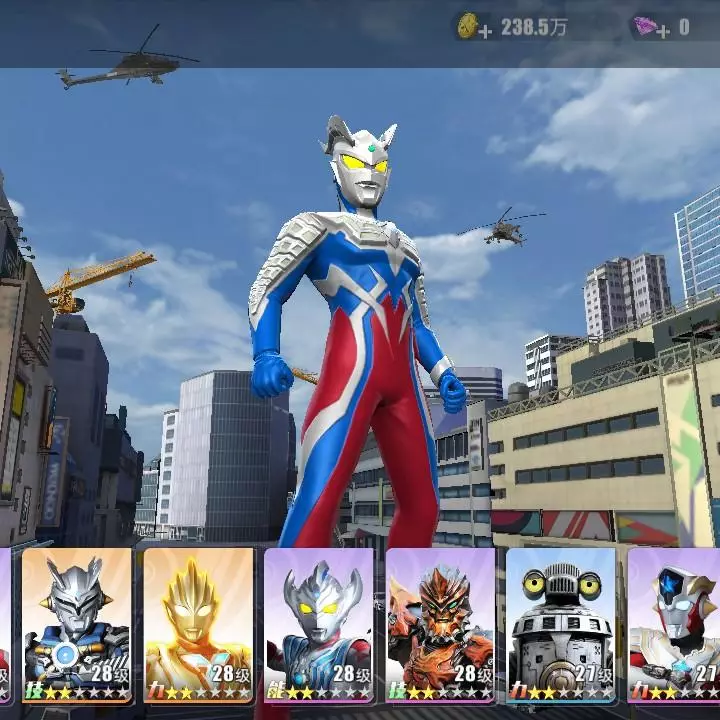Add more gold coins via plus icon
Viewport: 720px width, 720px height.
485,31
